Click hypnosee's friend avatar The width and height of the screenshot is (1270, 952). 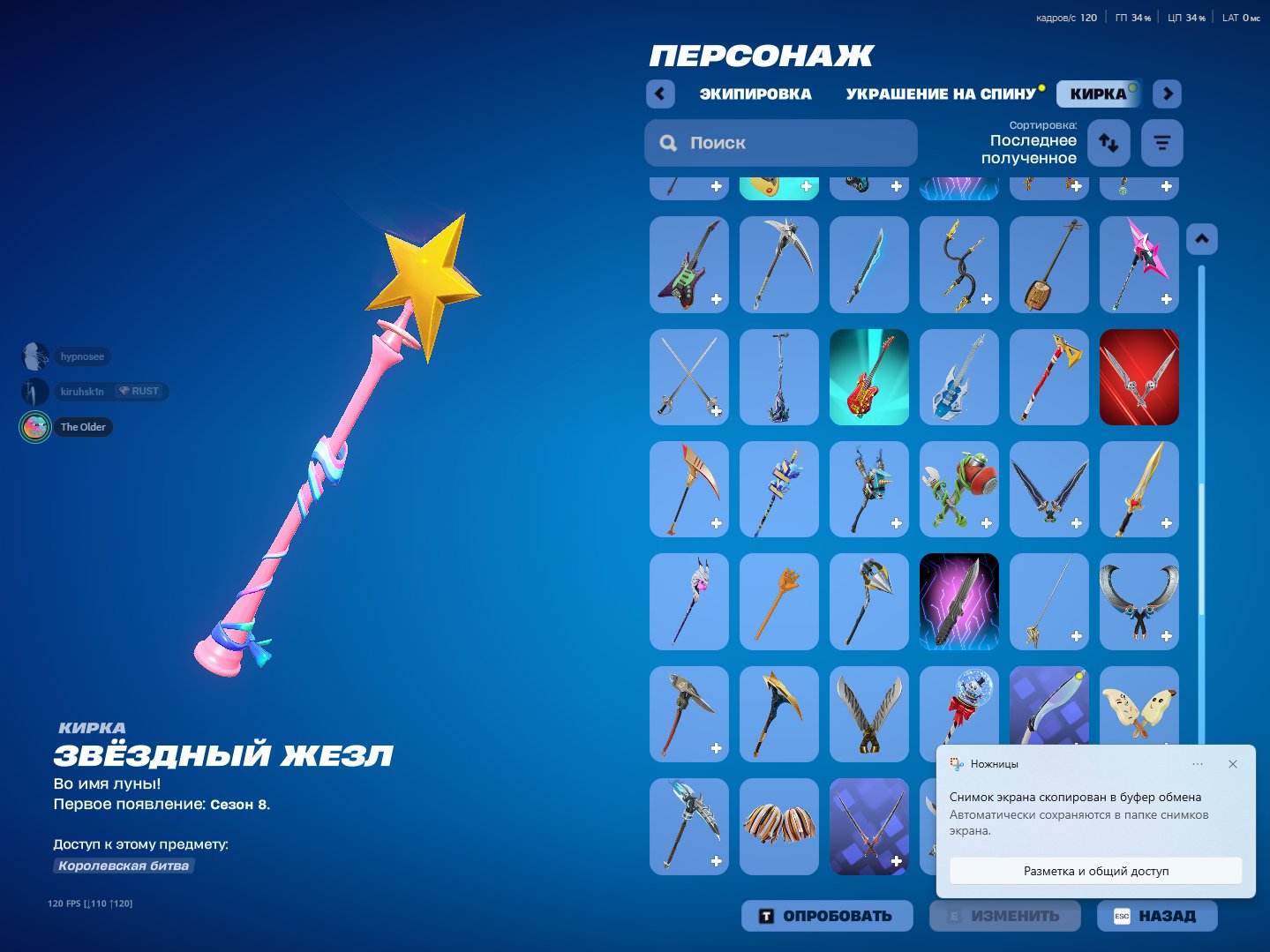tap(34, 356)
